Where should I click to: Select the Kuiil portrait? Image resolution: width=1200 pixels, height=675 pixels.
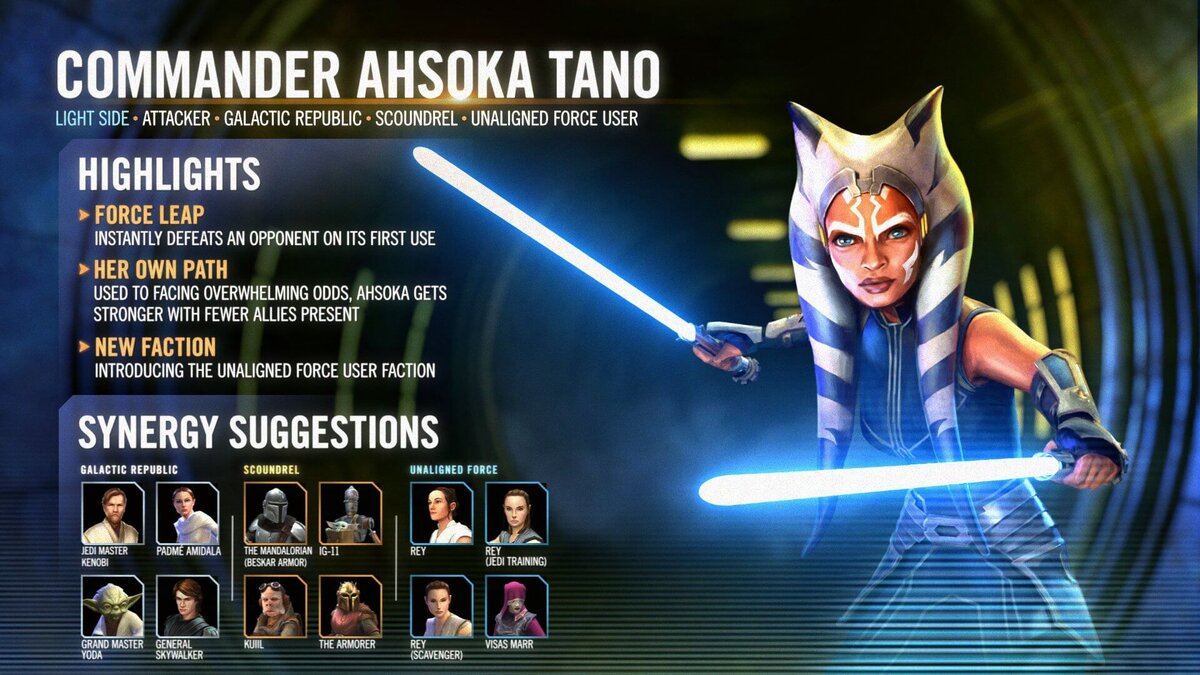pos(275,607)
